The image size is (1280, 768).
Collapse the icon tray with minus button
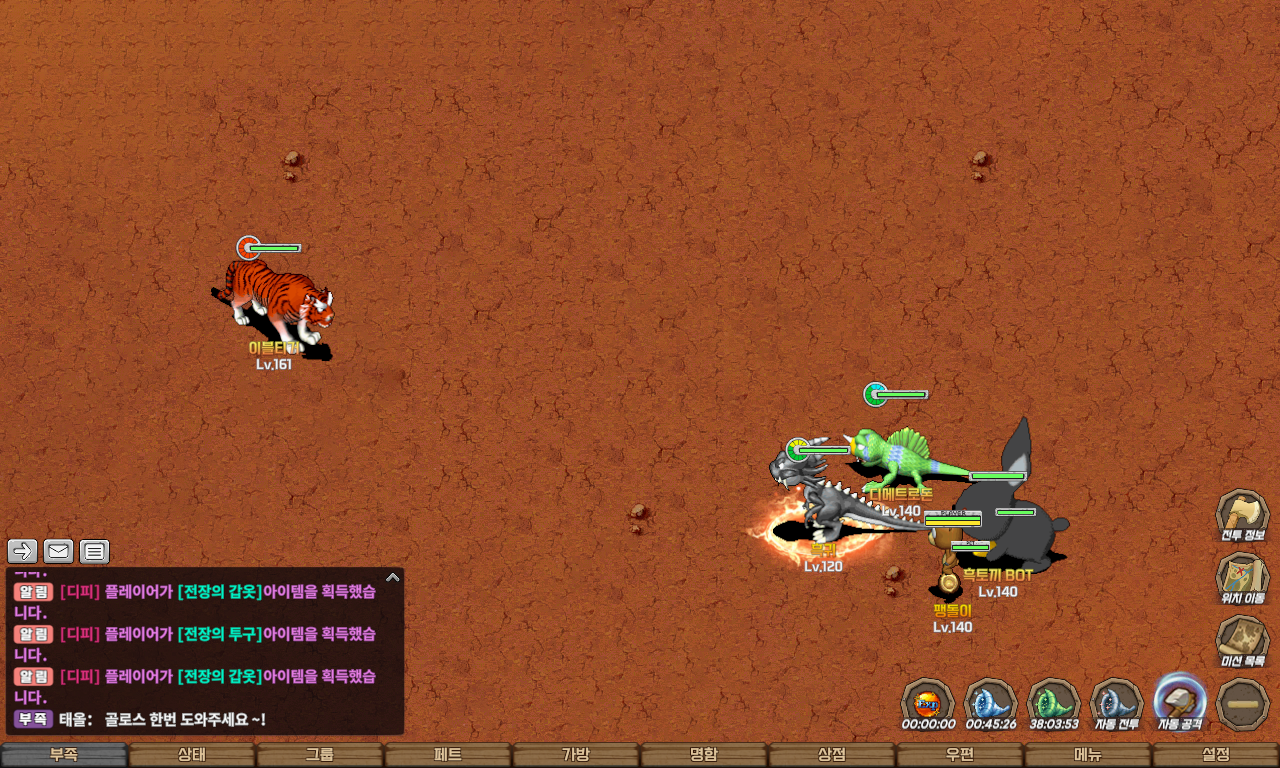1243,704
